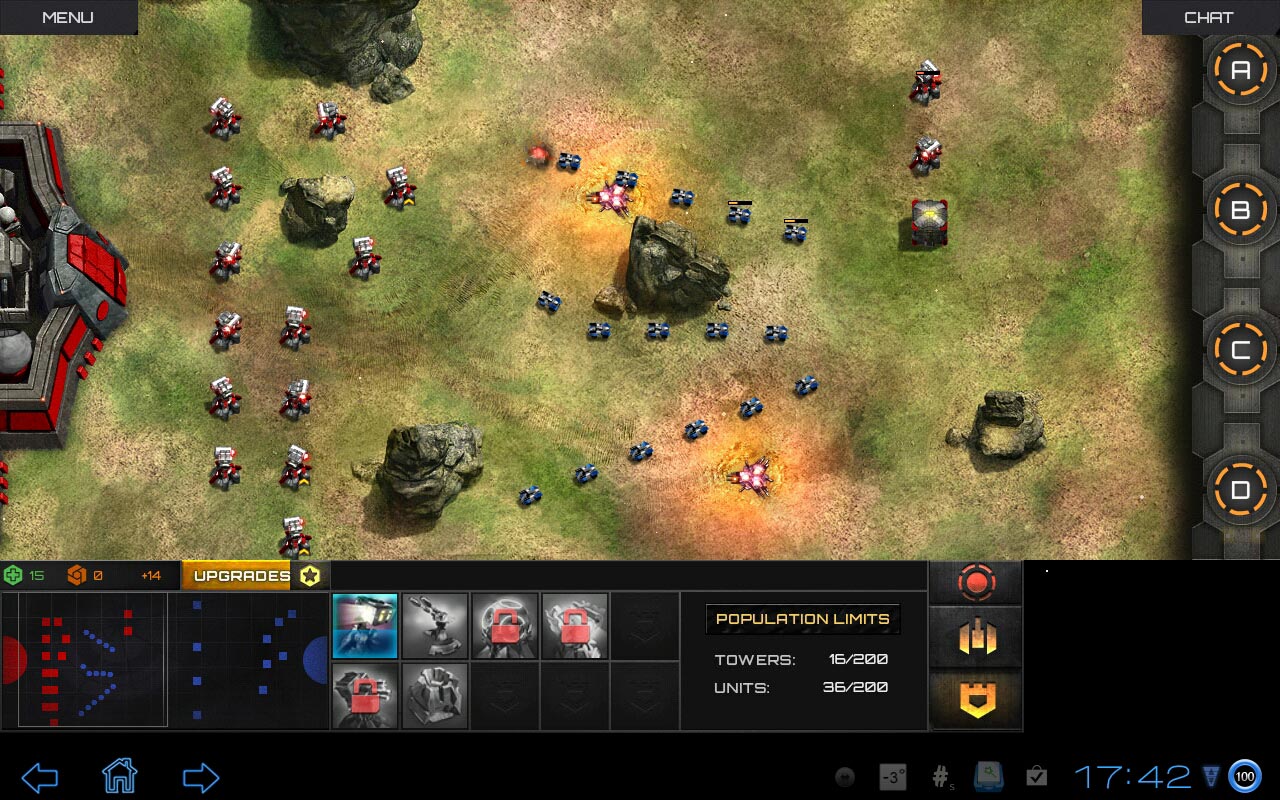This screenshot has width=1280, height=800.
Task: Select the unlocked grey bunker build icon
Action: click(x=435, y=696)
